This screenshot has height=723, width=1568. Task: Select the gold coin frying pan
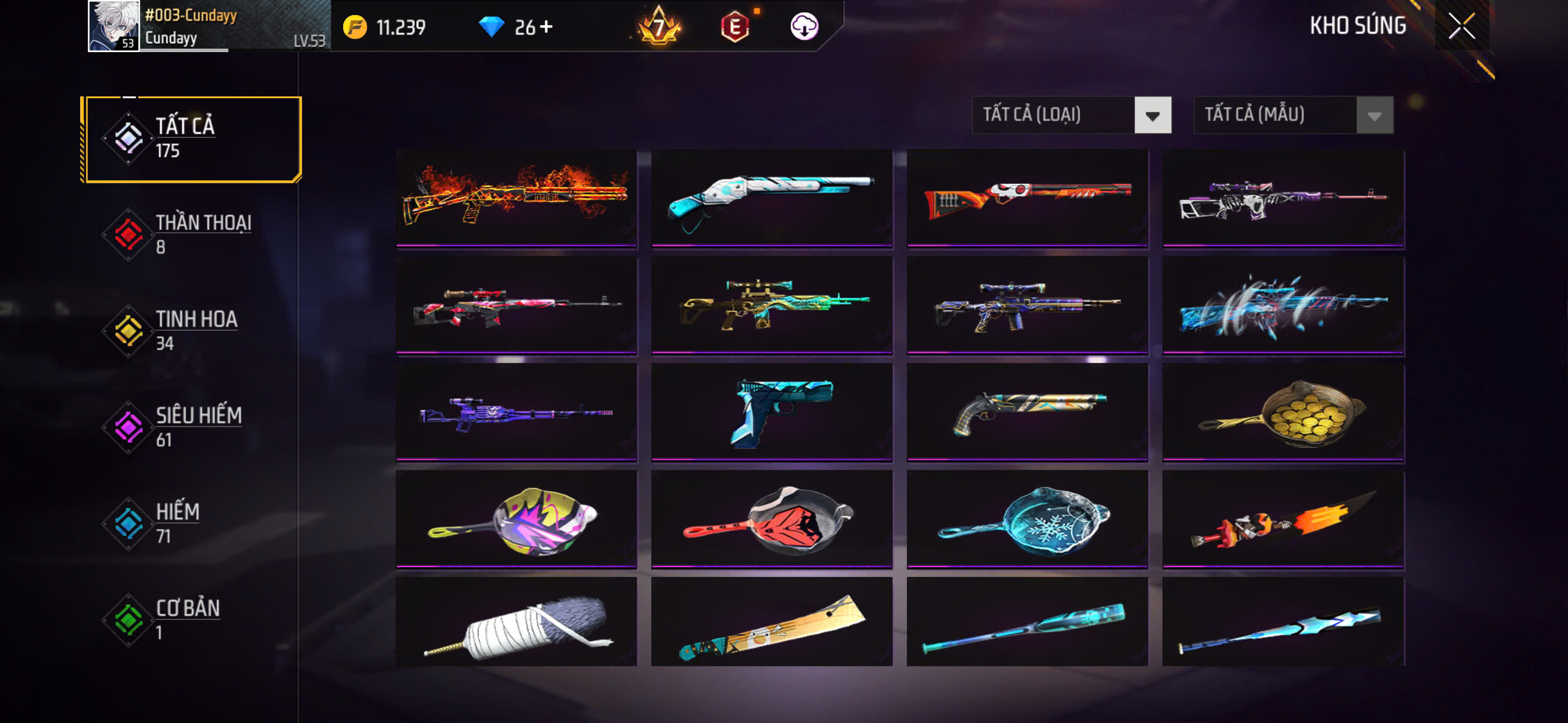point(1283,411)
